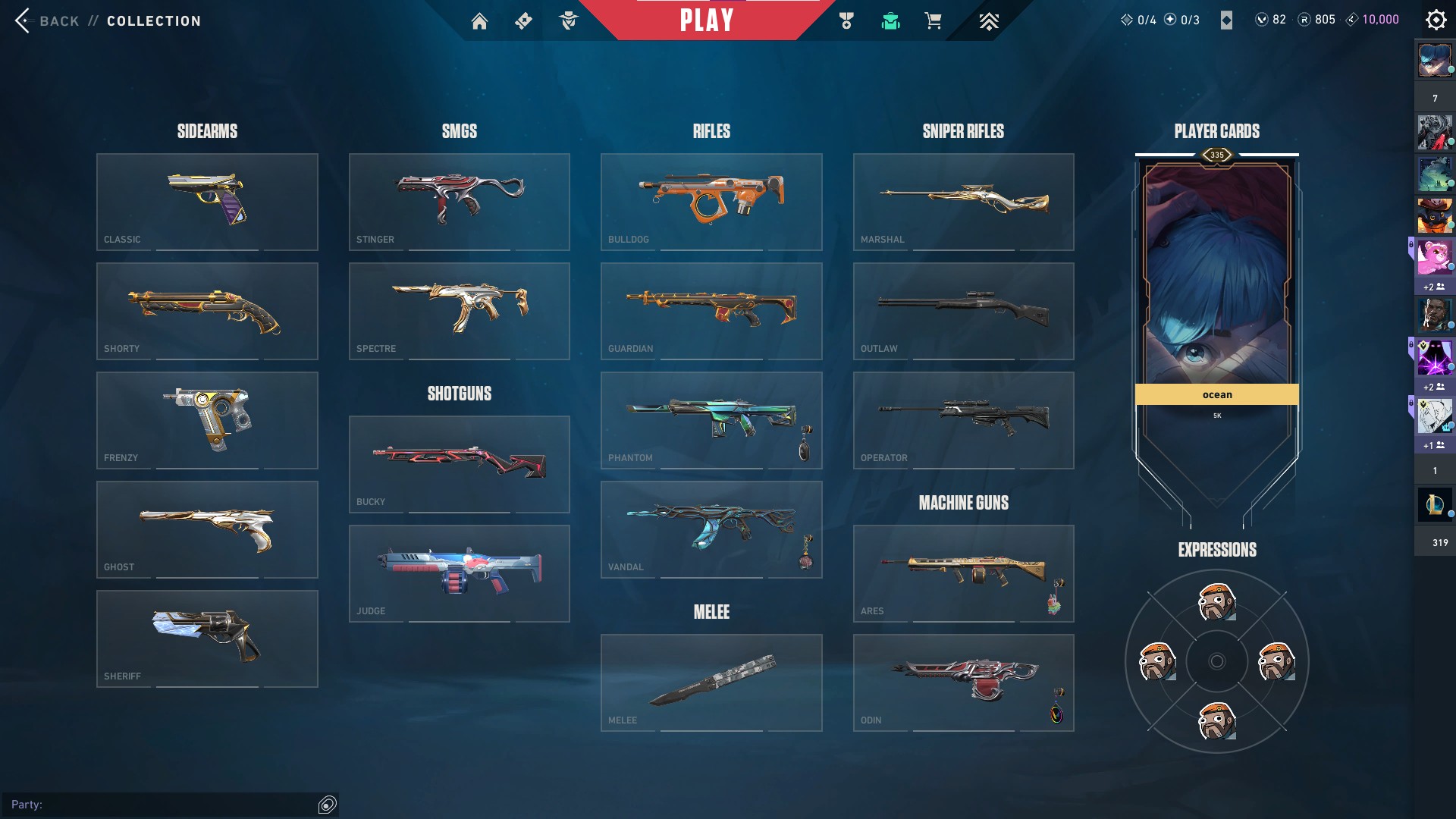Viewport: 1456px width, 819px height.
Task: Open the Agents screen icon
Action: tap(569, 20)
